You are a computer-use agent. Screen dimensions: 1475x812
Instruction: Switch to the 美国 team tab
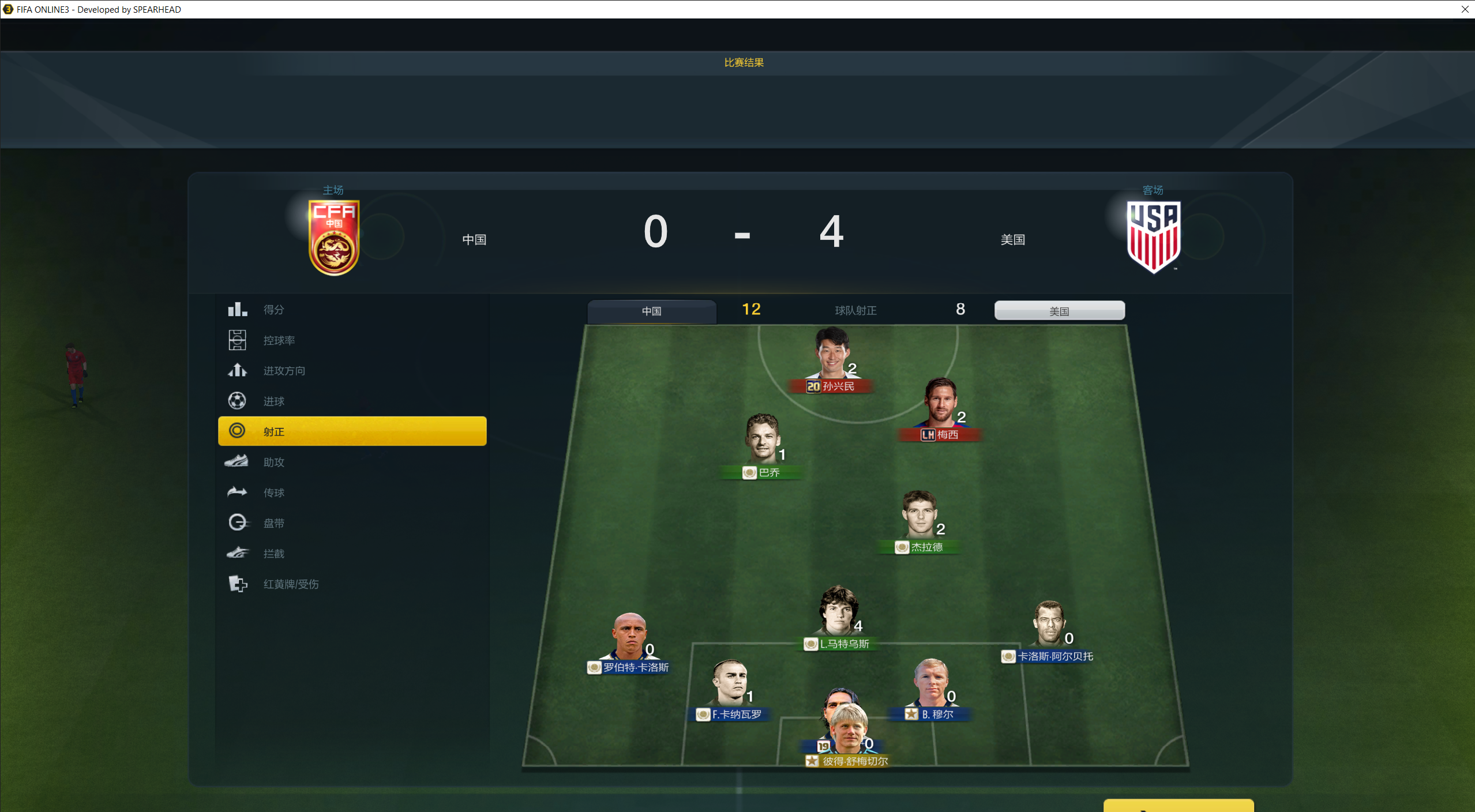(1059, 311)
